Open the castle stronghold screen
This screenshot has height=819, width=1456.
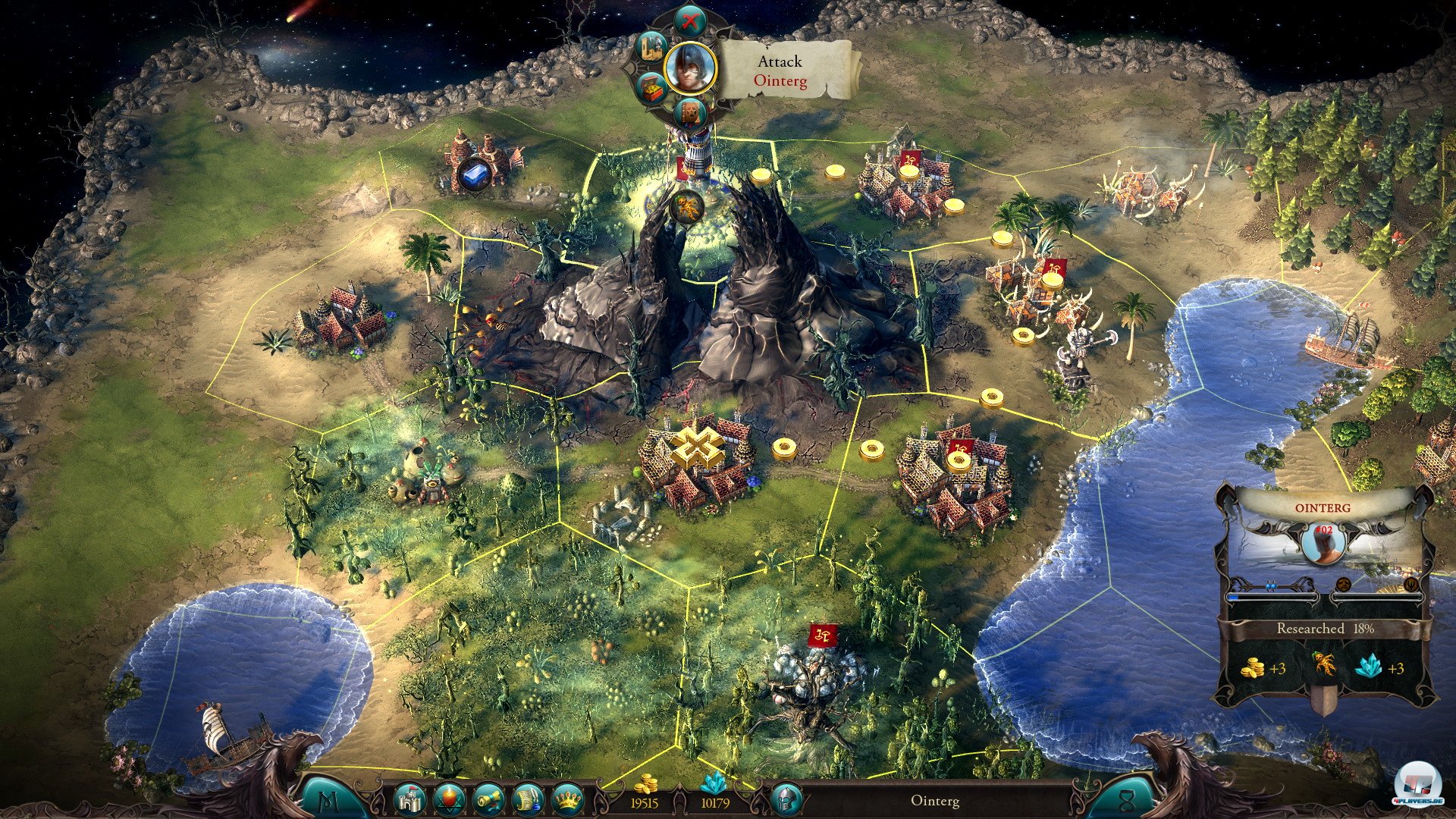tap(410, 799)
